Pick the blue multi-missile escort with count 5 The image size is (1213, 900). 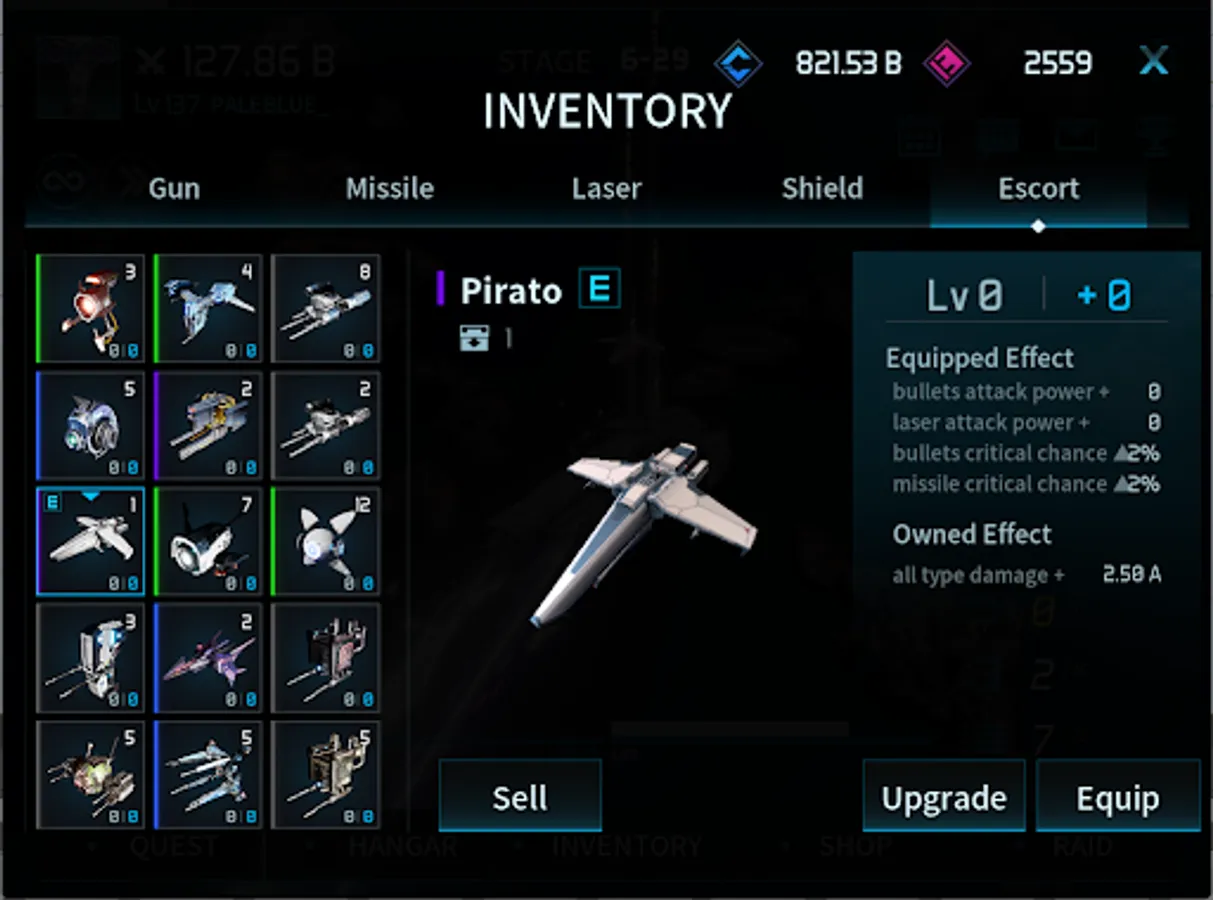click(208, 775)
